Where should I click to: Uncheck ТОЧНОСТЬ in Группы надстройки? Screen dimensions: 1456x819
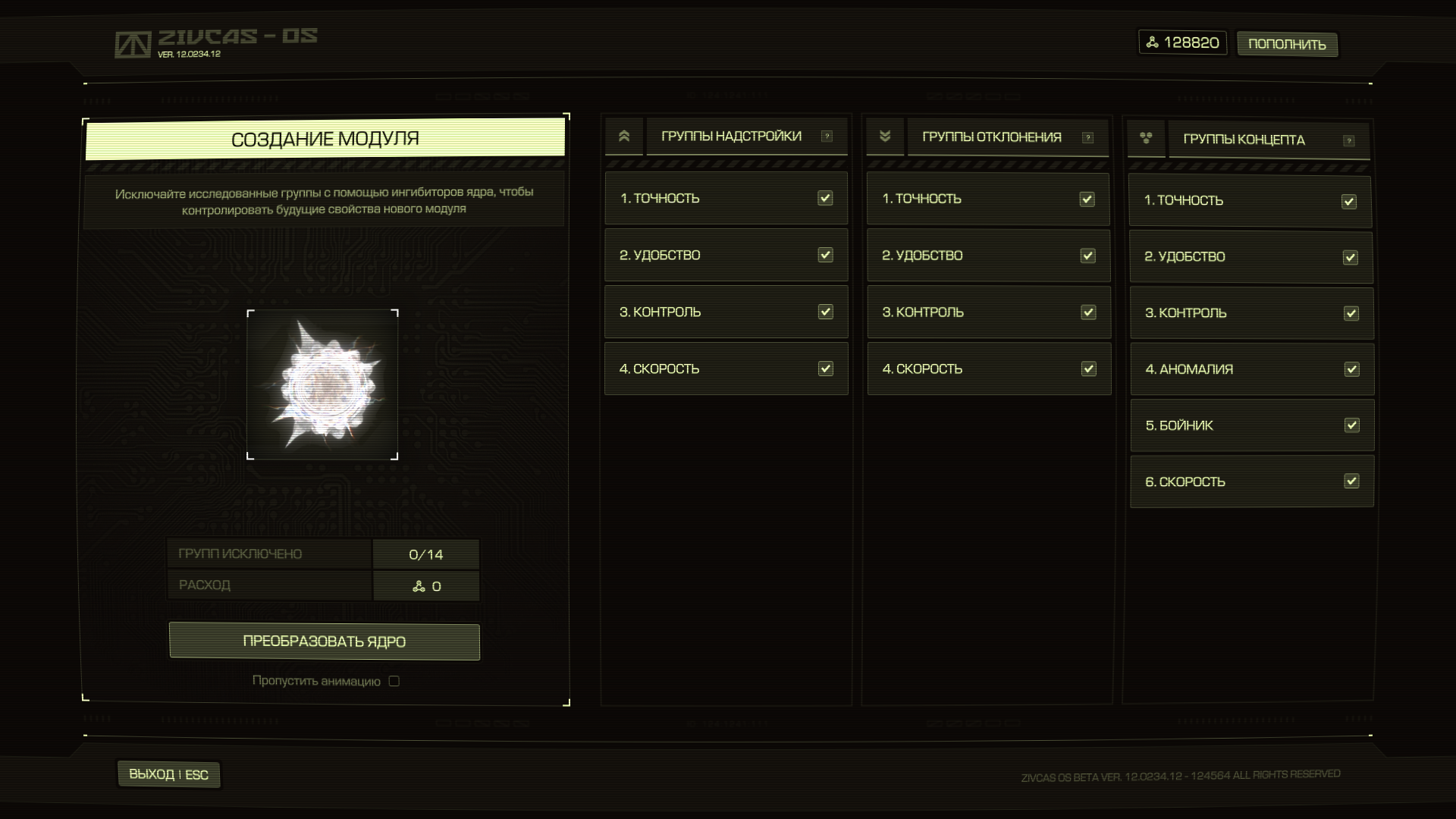(825, 198)
